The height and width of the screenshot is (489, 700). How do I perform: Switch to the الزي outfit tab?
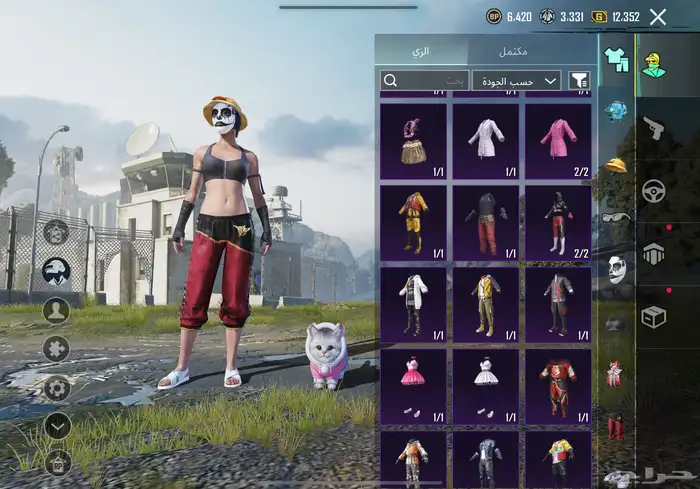[x=420, y=50]
